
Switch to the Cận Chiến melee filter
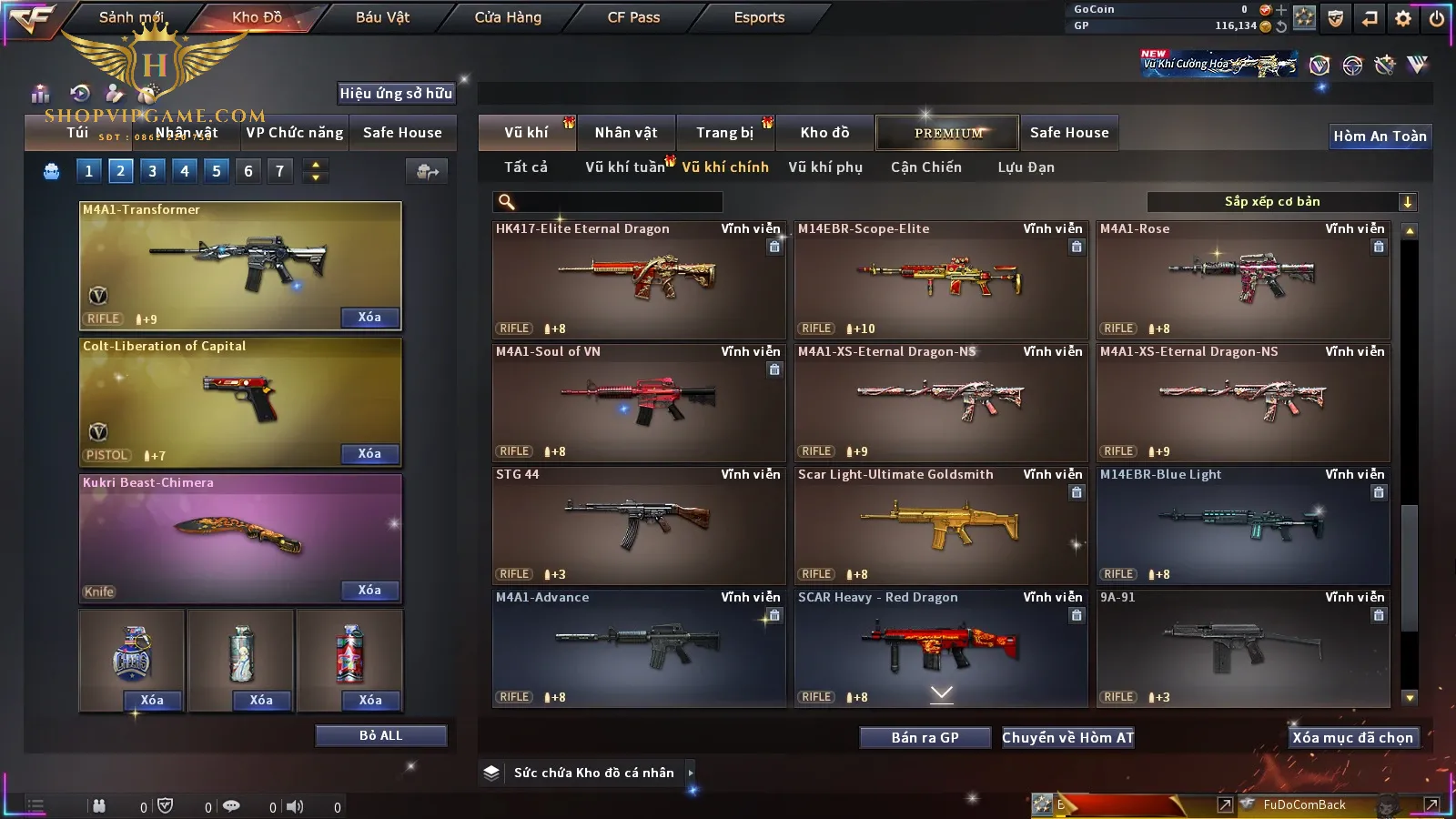pyautogui.click(x=925, y=167)
